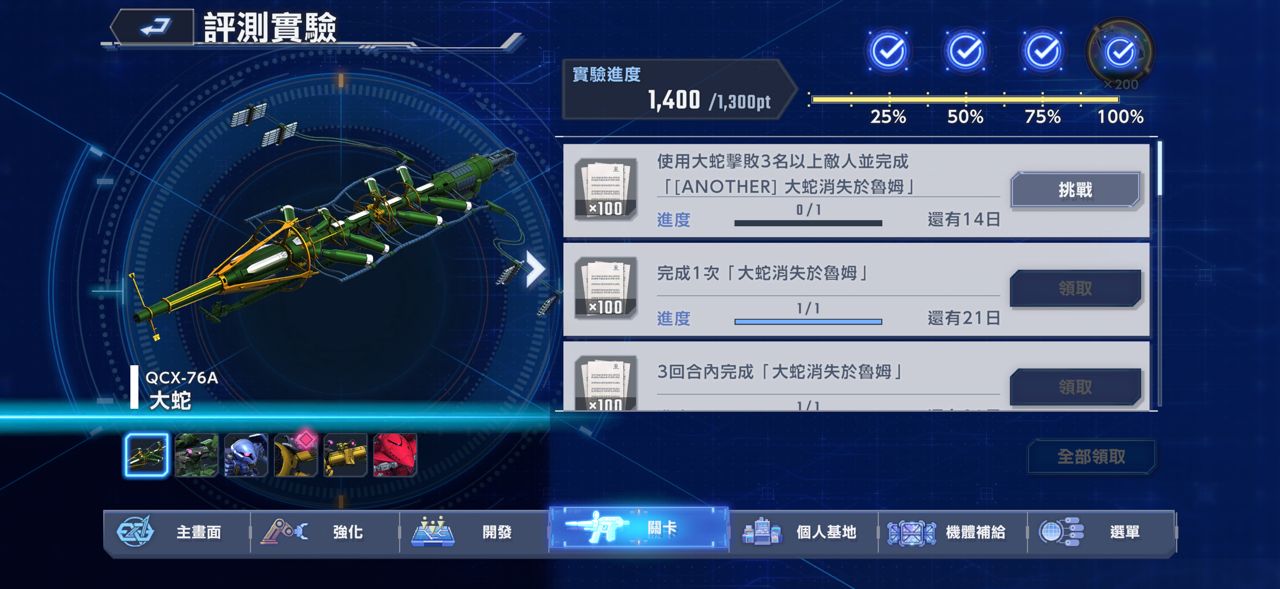Open the 選單 menu

pyautogui.click(x=1101, y=532)
